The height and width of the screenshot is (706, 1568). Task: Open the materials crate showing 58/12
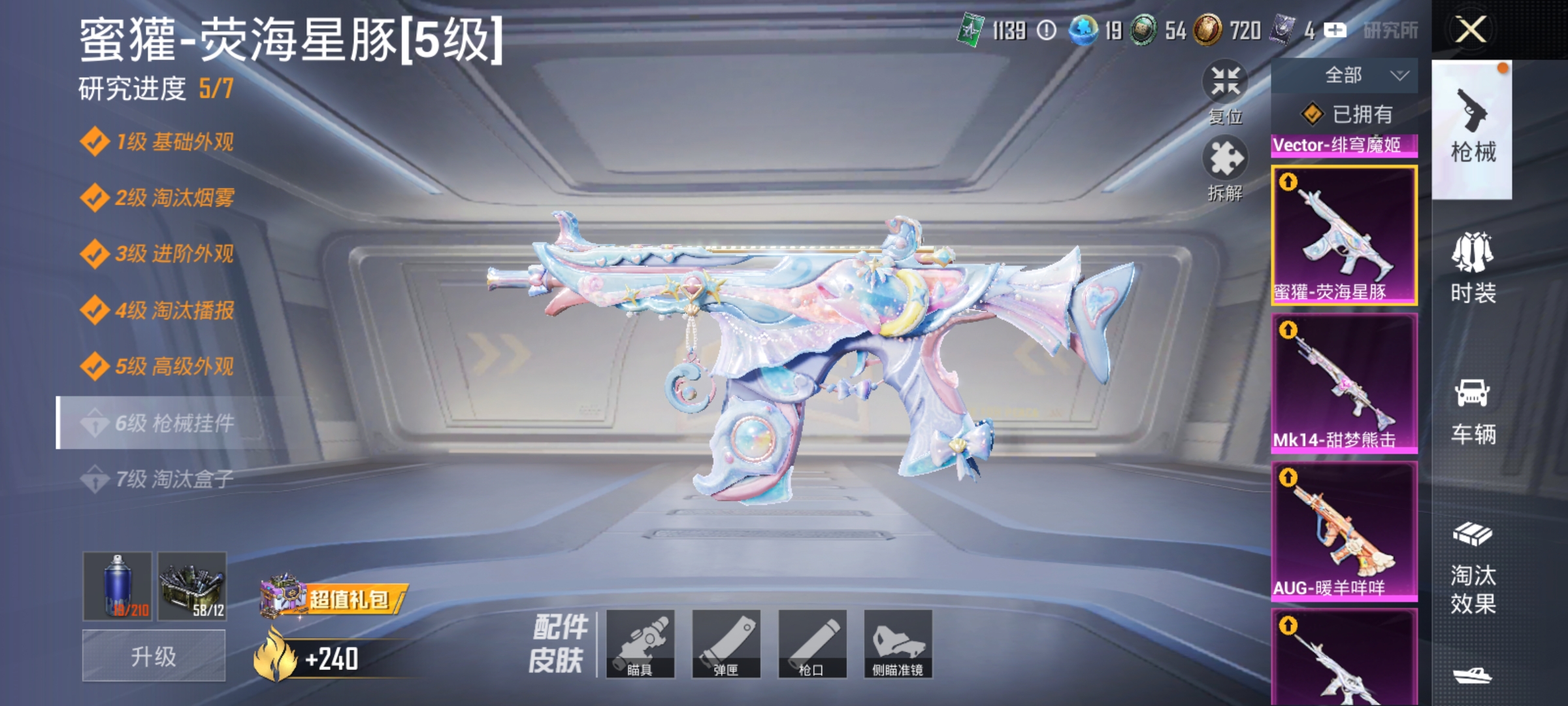point(189,584)
